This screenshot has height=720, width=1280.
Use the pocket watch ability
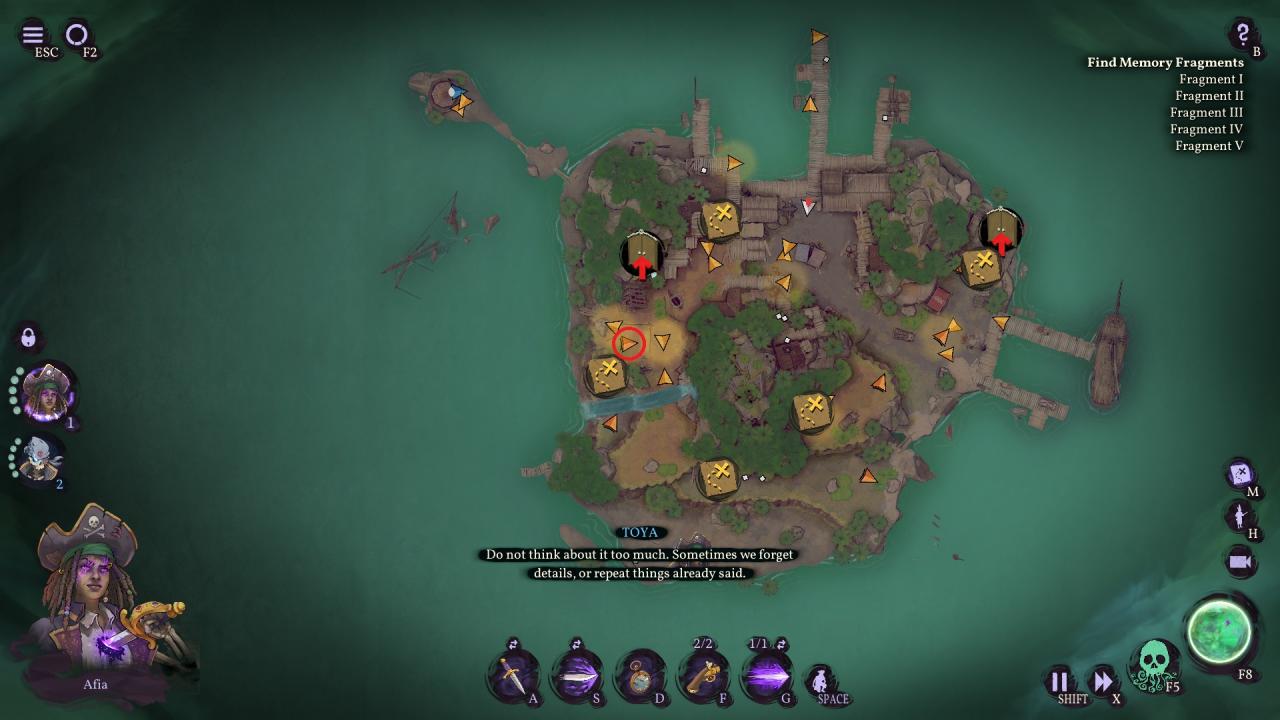(640, 677)
